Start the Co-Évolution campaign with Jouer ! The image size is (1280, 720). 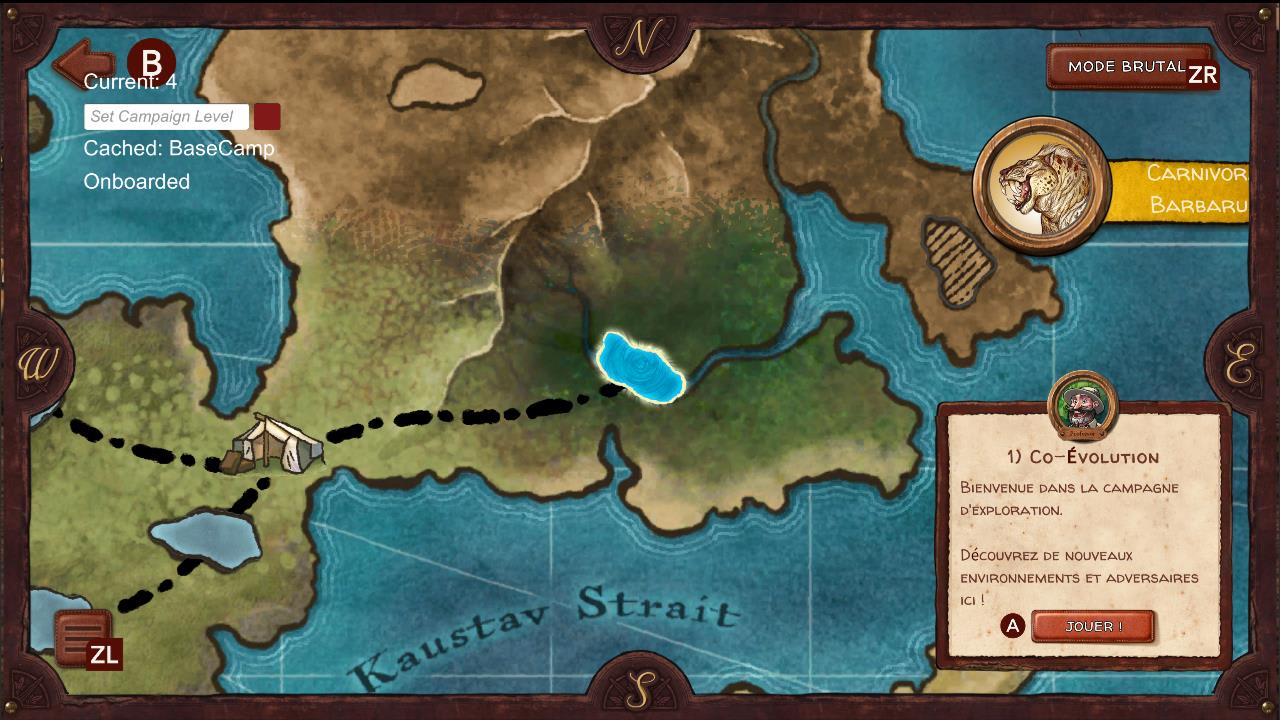click(x=1093, y=625)
